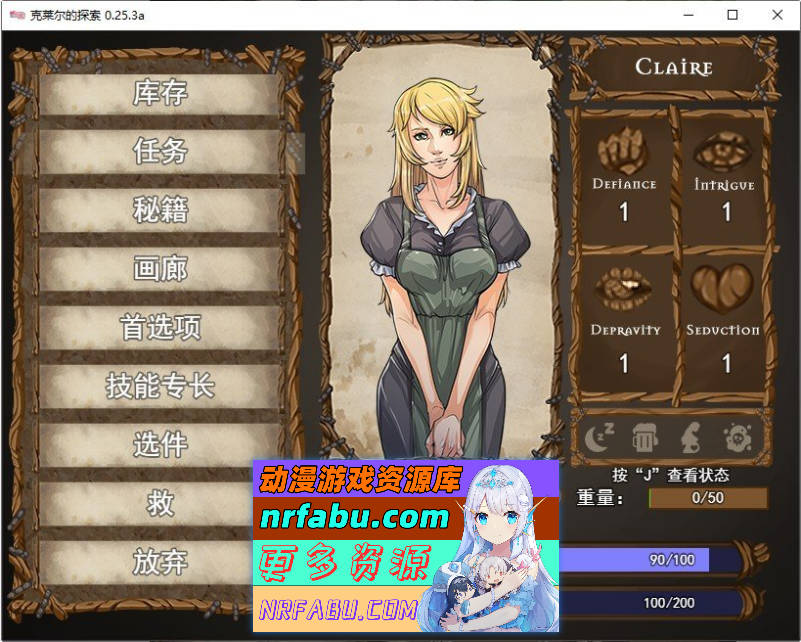The width and height of the screenshot is (801, 642).
Task: Click the 救 save entry
Action: 160,503
